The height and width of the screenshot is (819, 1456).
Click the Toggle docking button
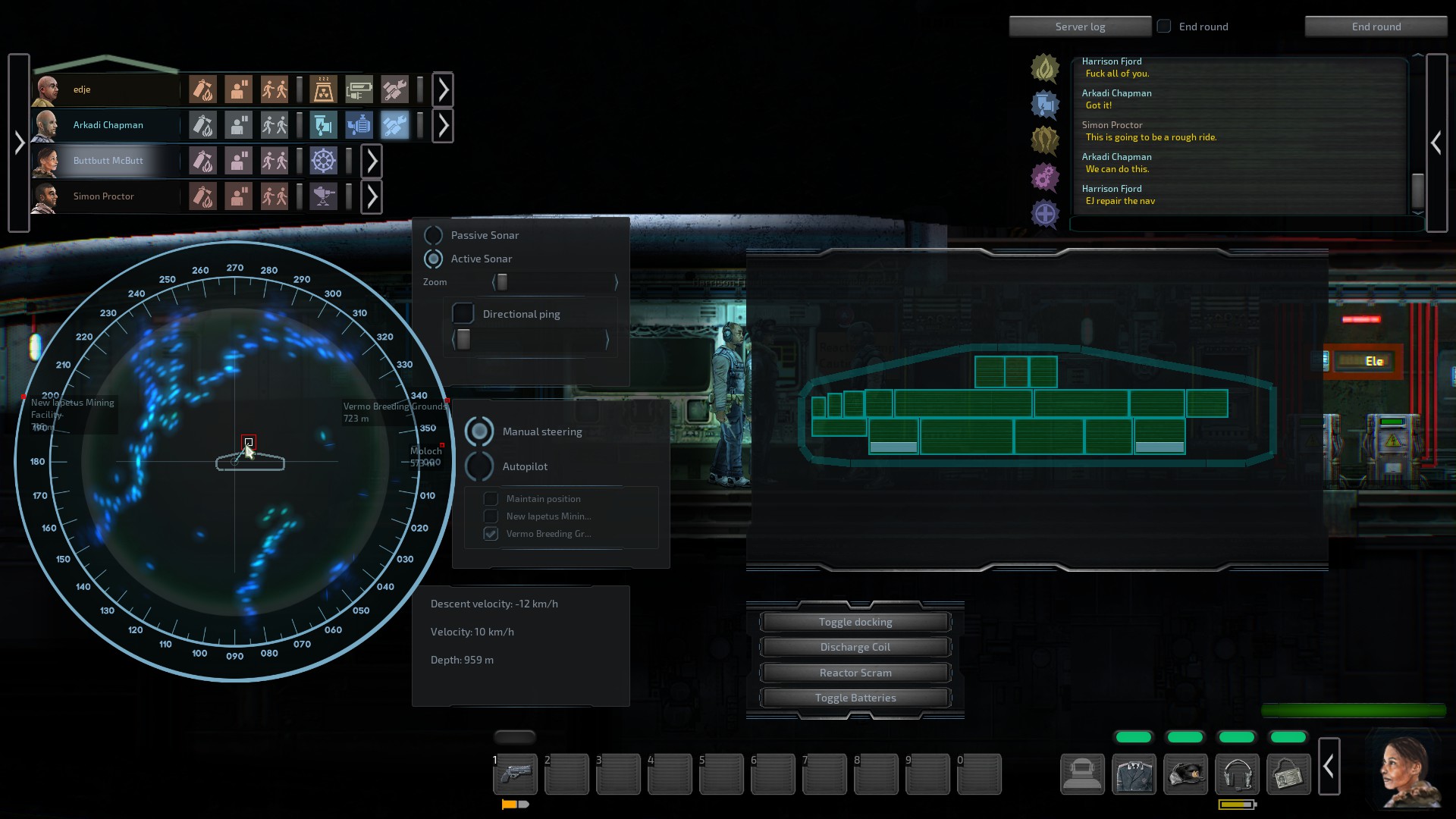click(x=855, y=621)
